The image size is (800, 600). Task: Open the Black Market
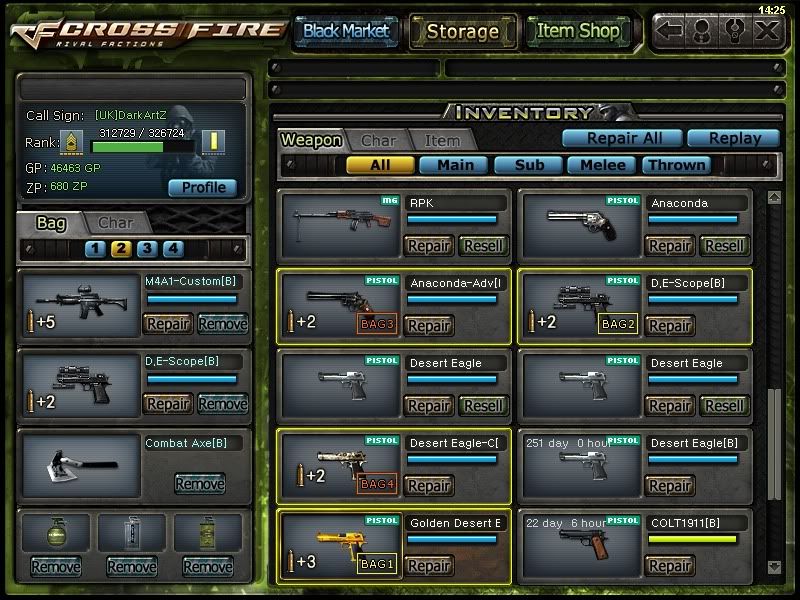(346, 31)
